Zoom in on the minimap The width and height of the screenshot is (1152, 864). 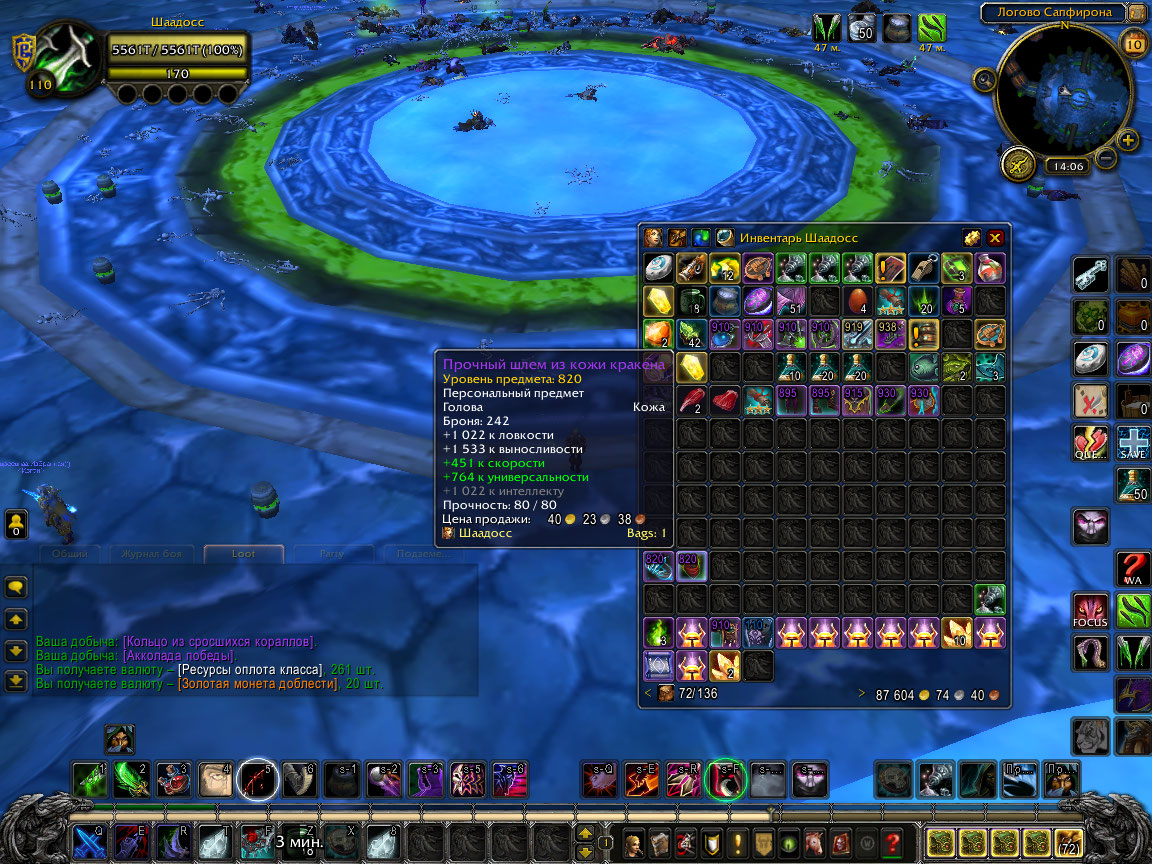point(1128,140)
